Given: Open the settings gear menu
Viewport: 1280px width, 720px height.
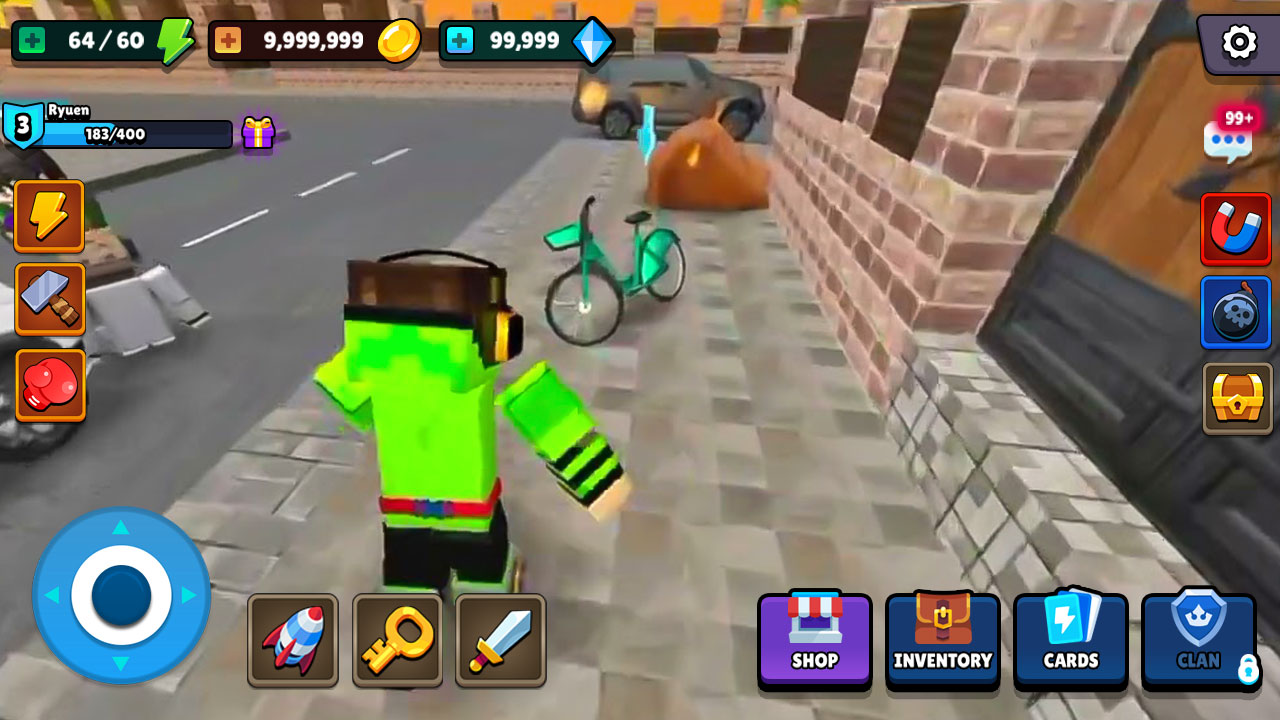Looking at the screenshot, I should click(1238, 43).
